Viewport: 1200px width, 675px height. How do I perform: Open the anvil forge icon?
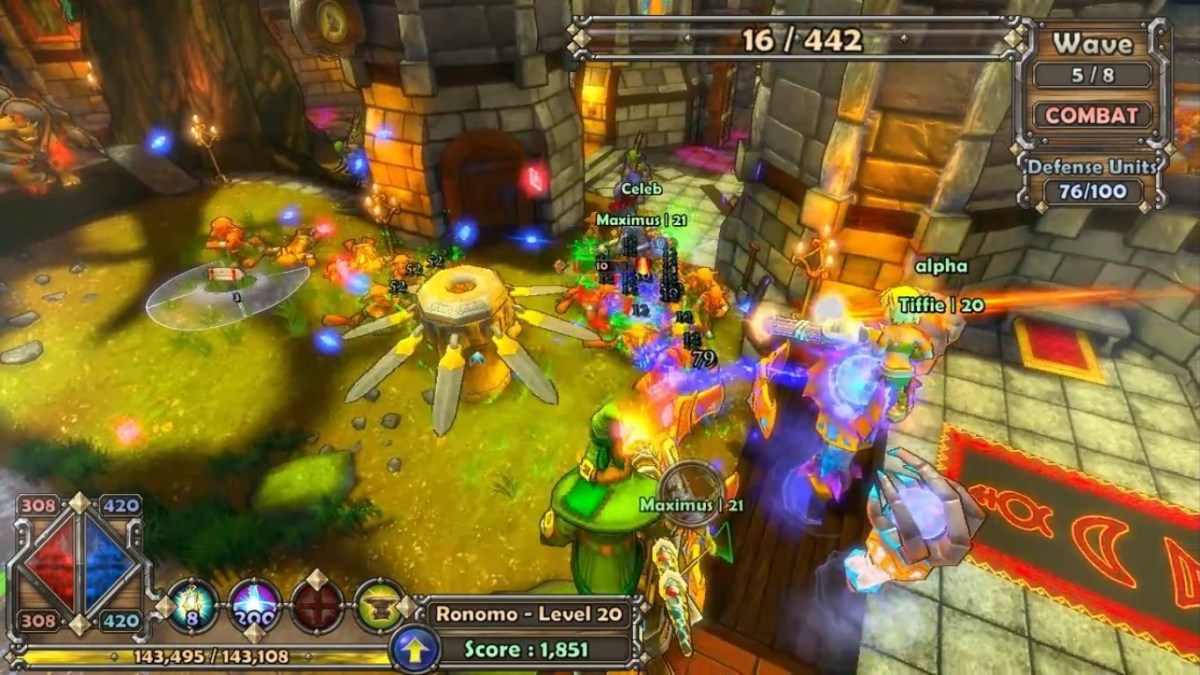point(379,605)
